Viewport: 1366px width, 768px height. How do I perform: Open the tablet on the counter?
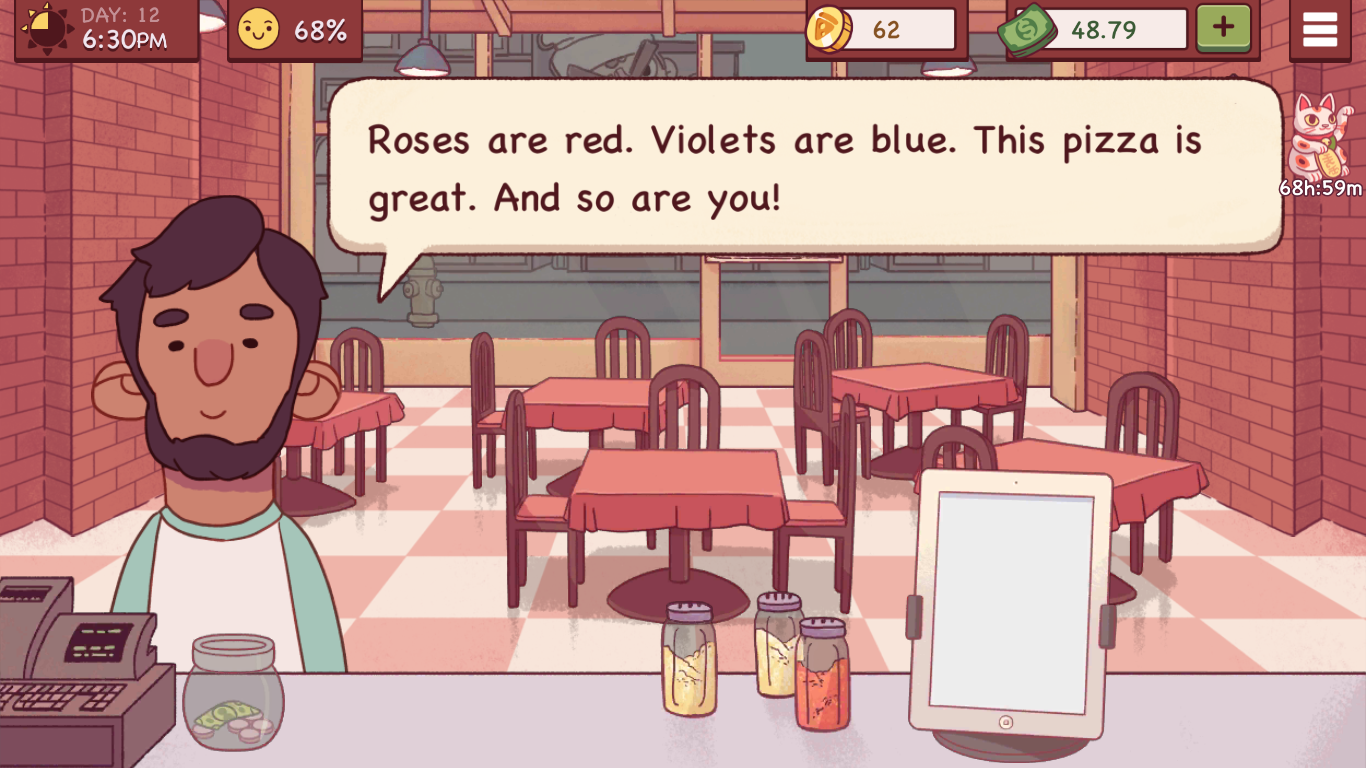click(1011, 605)
